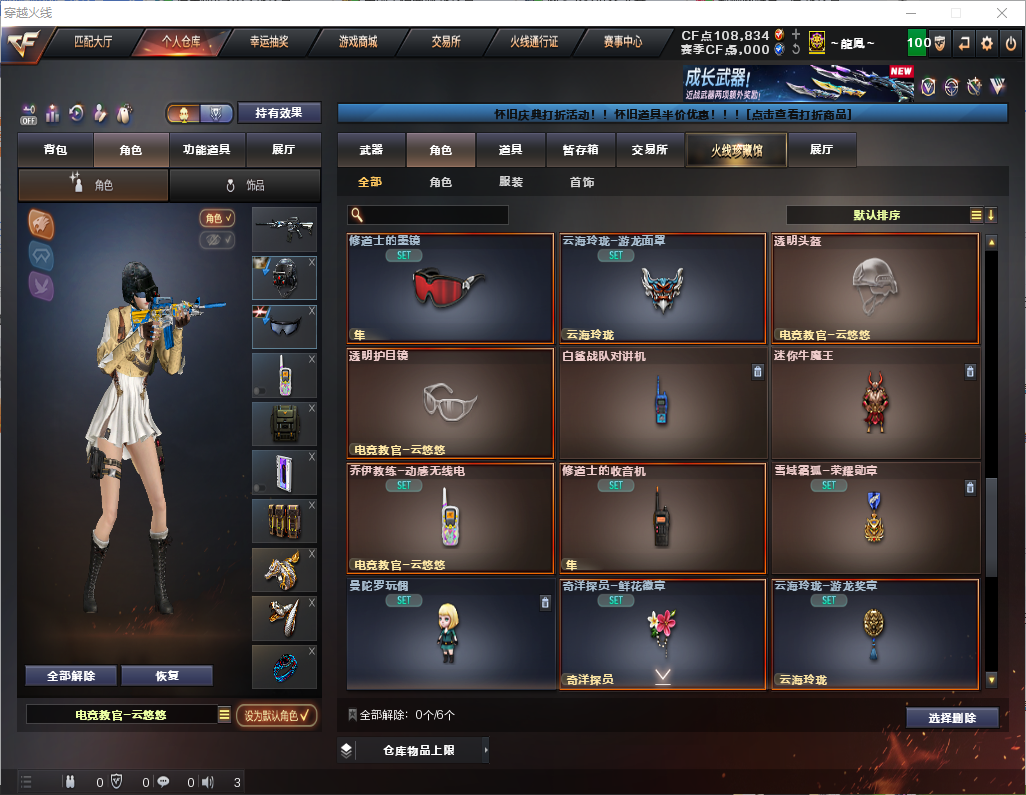Open the 游戏商城 game shop
The image size is (1026, 795).
(358, 42)
